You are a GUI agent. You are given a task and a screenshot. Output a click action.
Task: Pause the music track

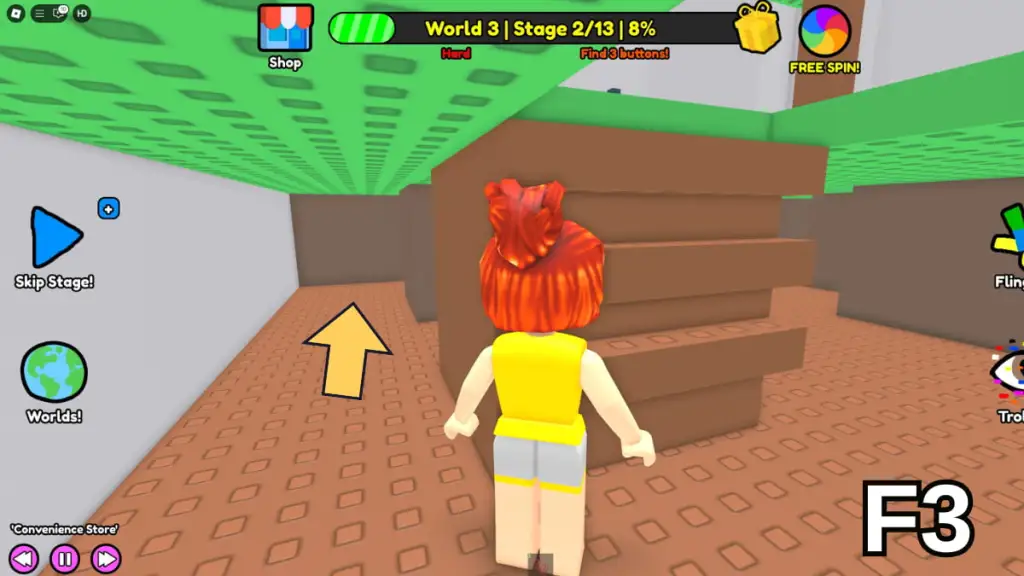coord(65,558)
